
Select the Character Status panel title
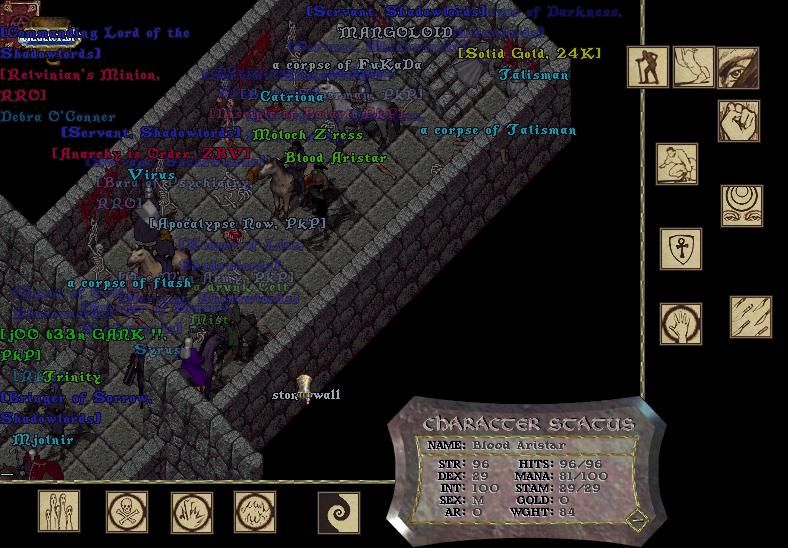(528, 423)
